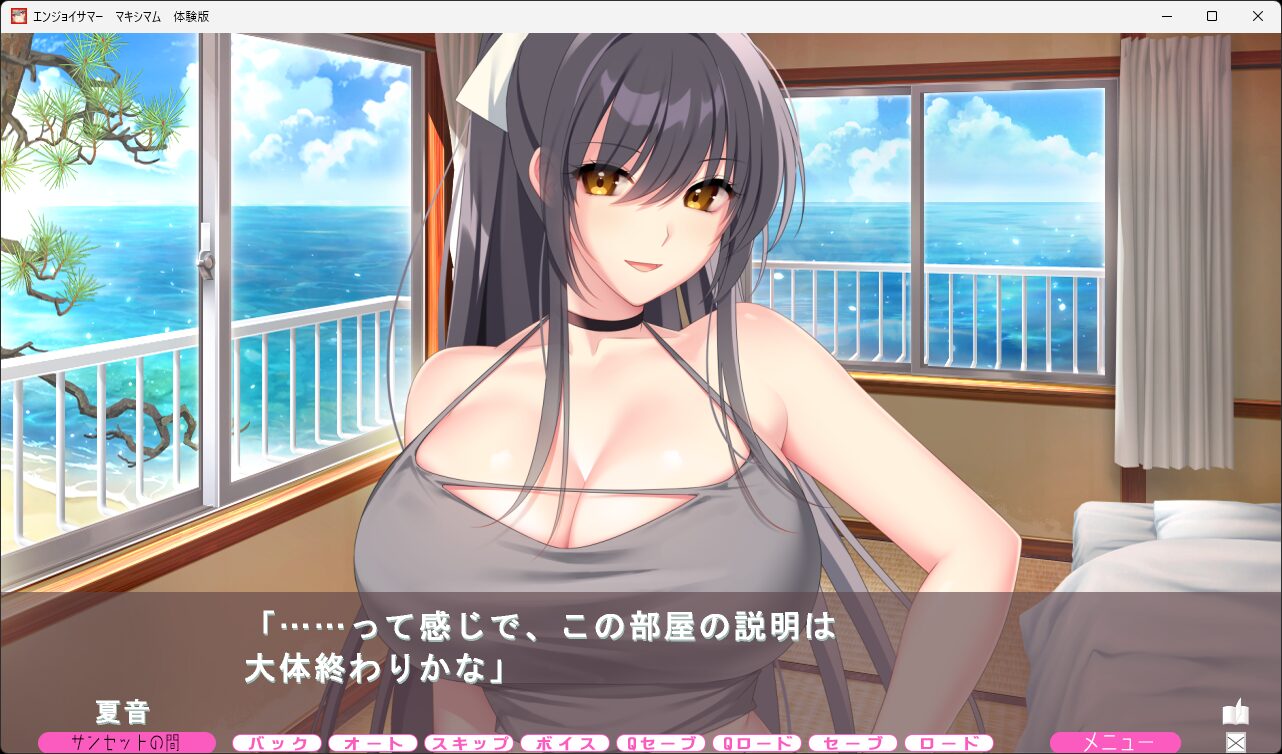Maximize the game window

tap(1212, 16)
